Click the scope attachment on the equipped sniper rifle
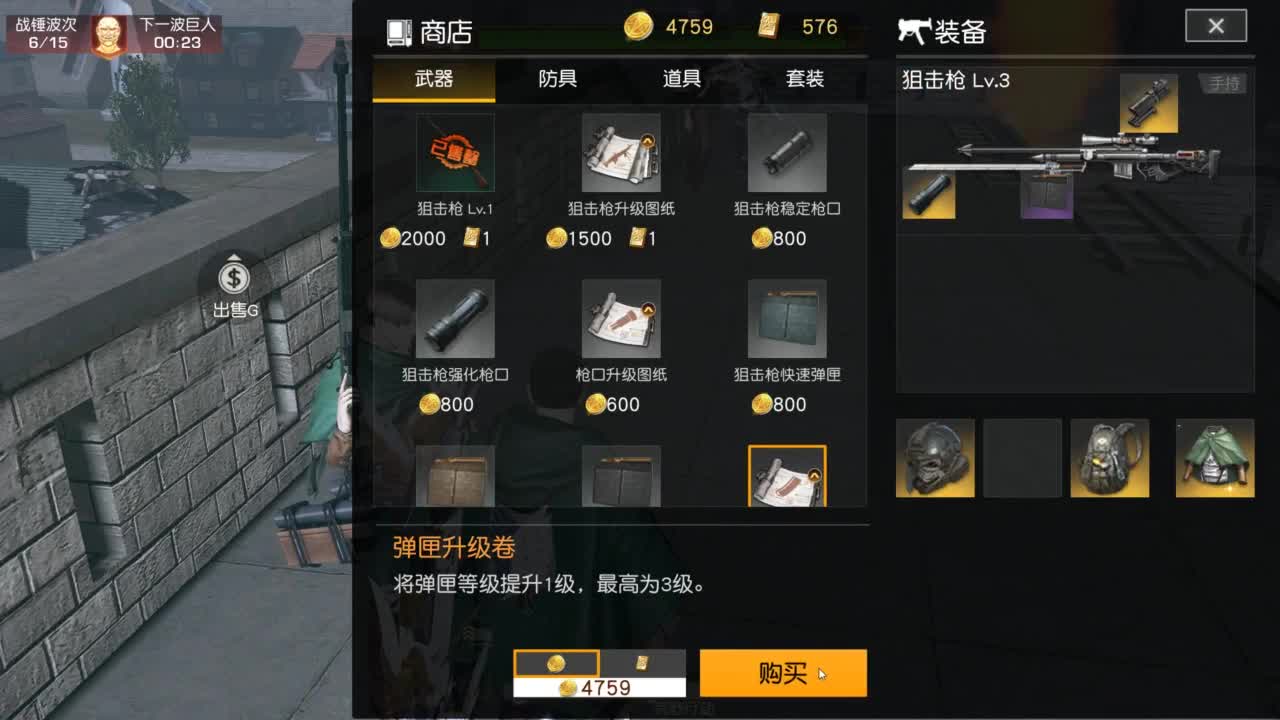Image resolution: width=1280 pixels, height=720 pixels. click(x=1148, y=103)
